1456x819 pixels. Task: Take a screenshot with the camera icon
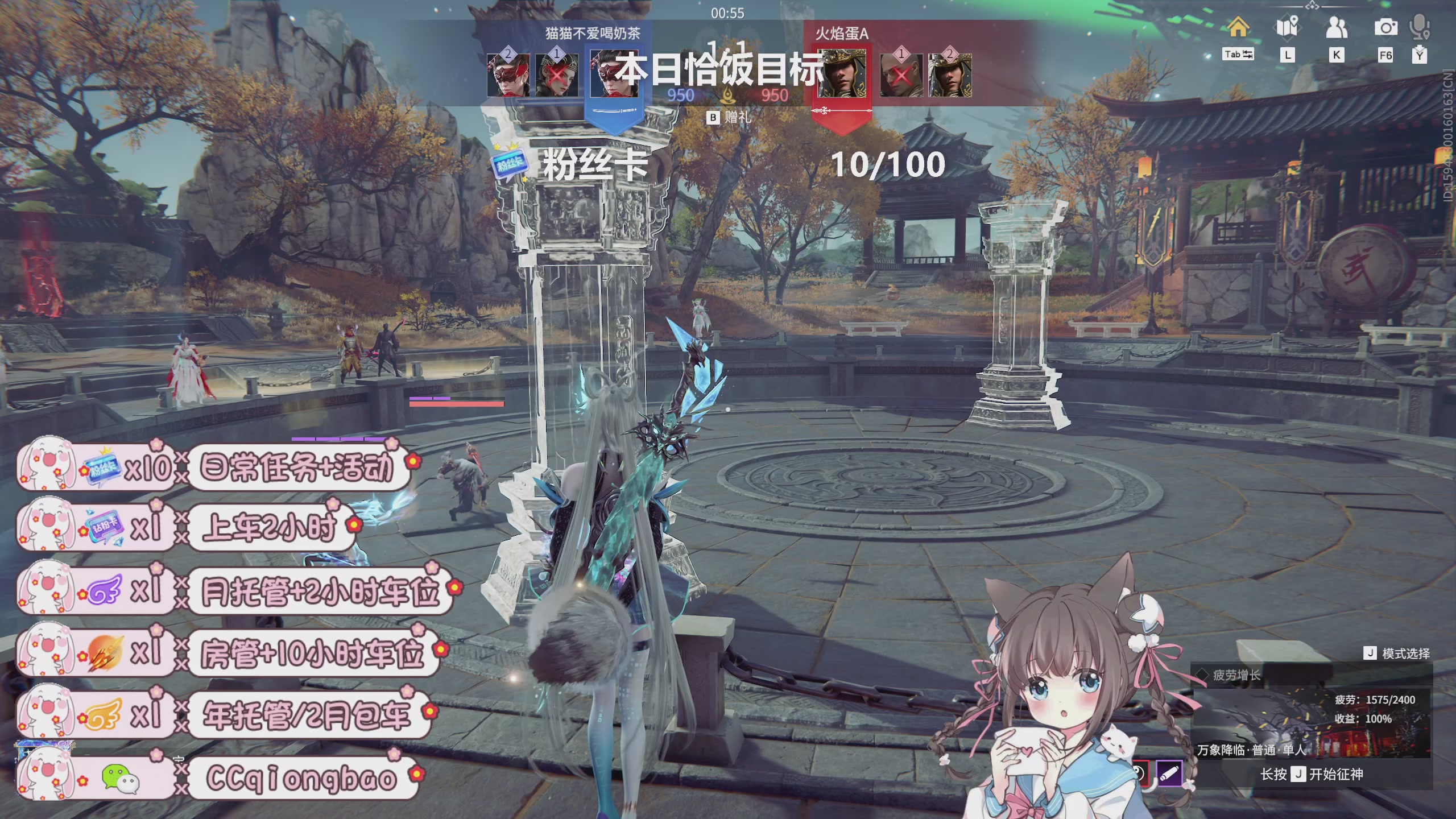coord(1385,27)
